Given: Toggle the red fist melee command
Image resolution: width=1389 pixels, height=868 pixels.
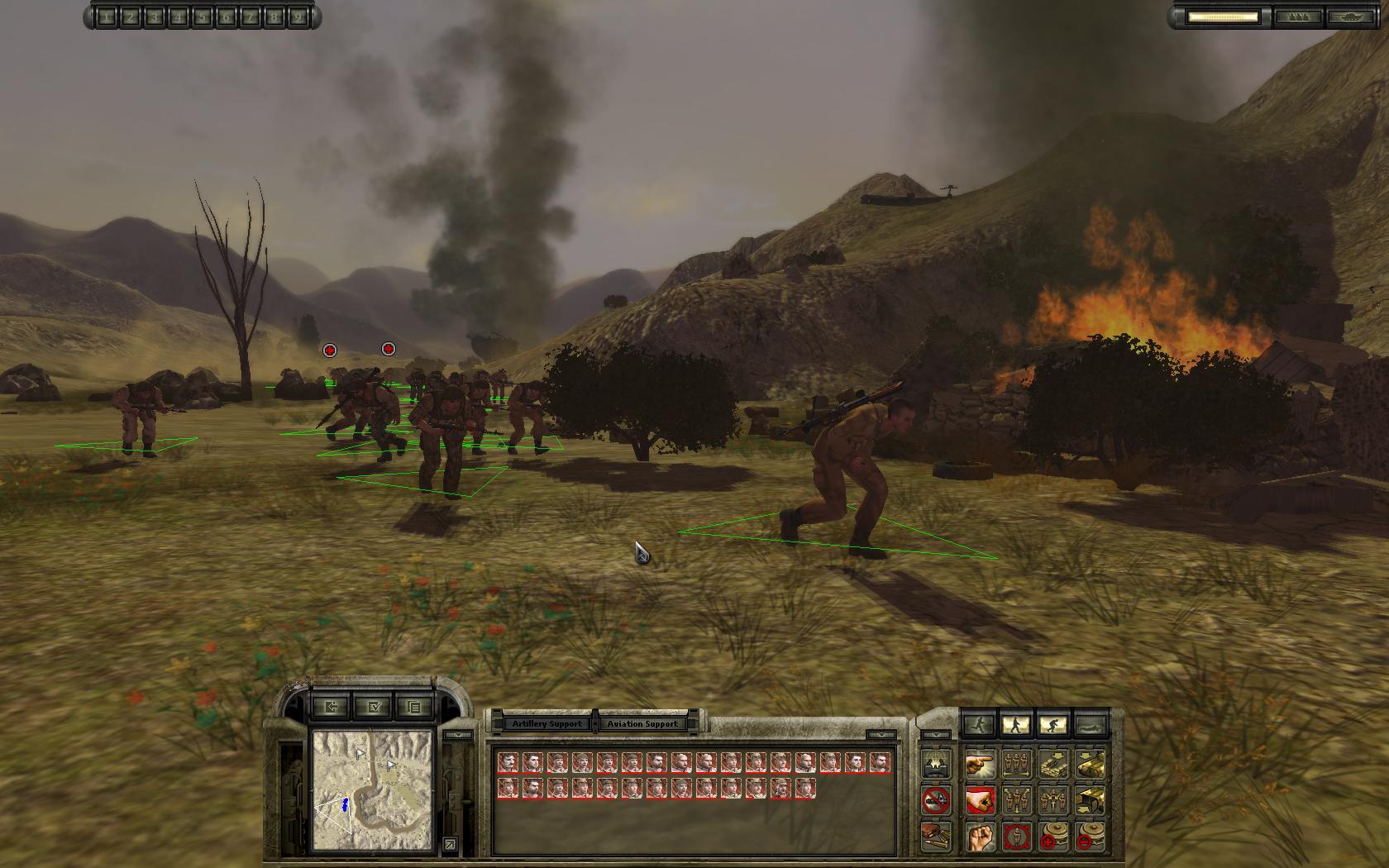Looking at the screenshot, I should (x=981, y=800).
